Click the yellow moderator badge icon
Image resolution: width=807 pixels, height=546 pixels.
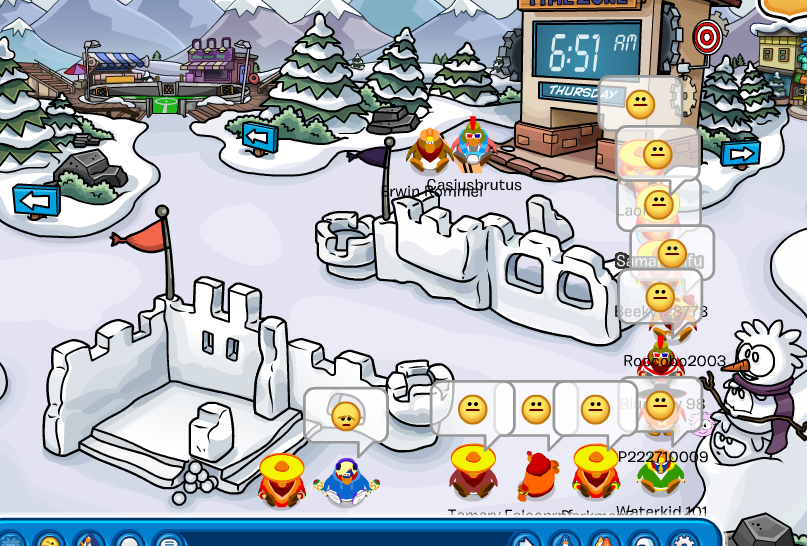(784, 8)
